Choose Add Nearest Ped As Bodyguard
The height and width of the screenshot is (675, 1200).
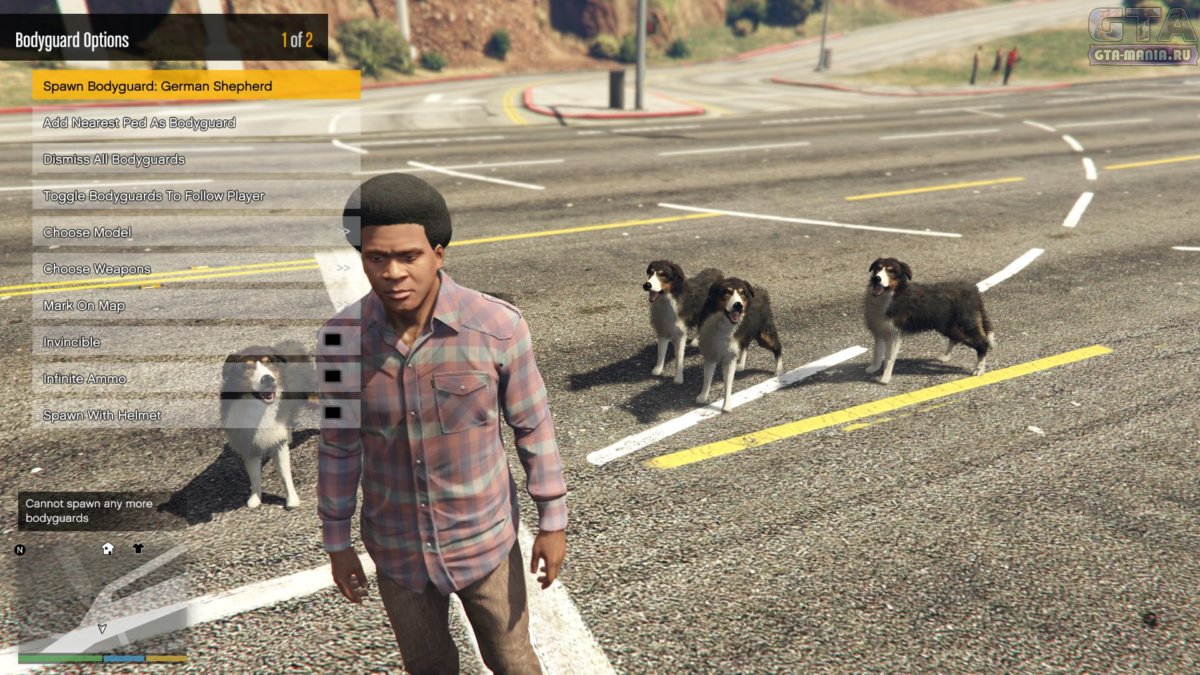(196, 123)
